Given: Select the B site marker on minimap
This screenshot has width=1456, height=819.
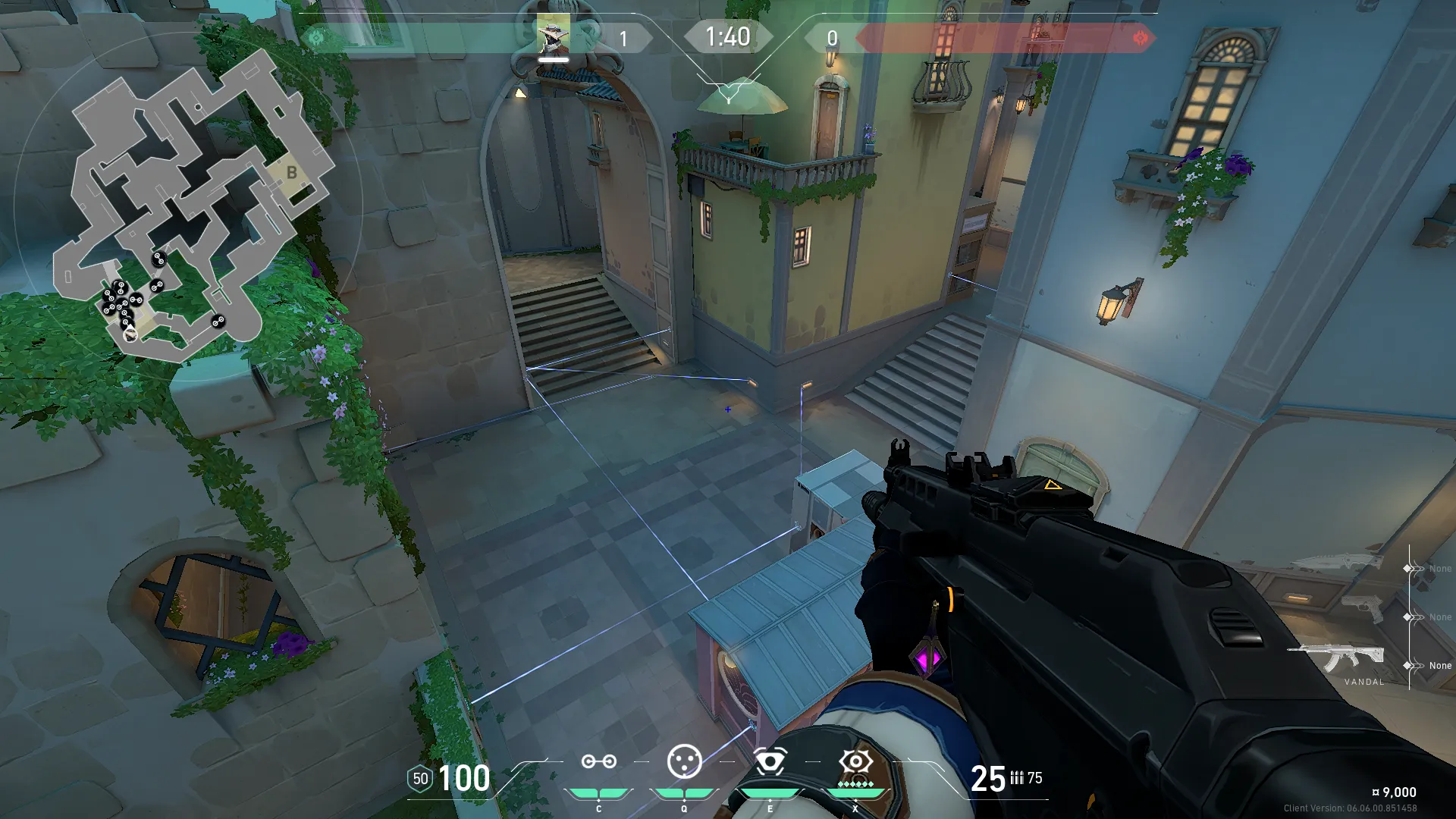Looking at the screenshot, I should [292, 173].
